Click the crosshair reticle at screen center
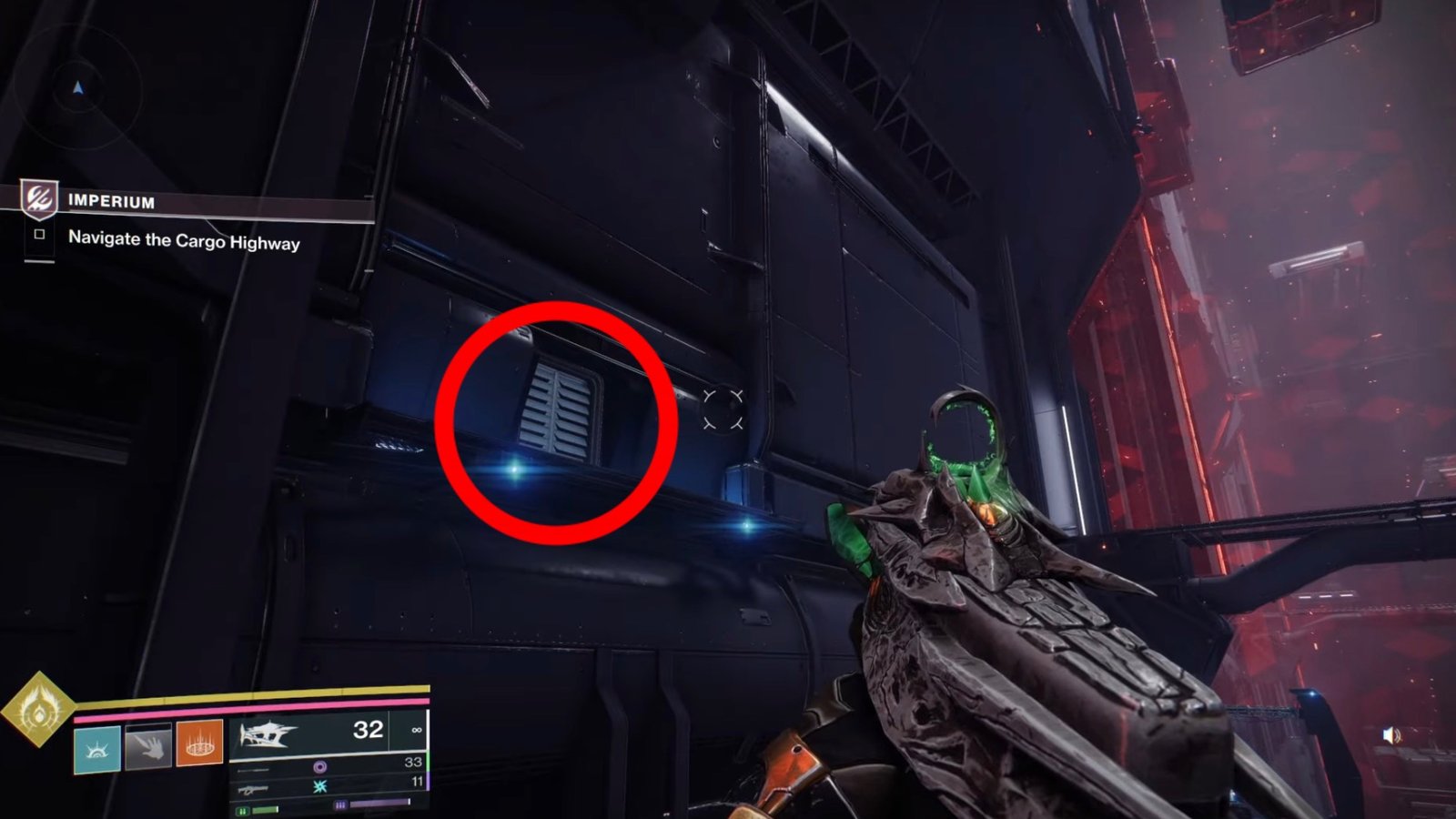 (722, 410)
